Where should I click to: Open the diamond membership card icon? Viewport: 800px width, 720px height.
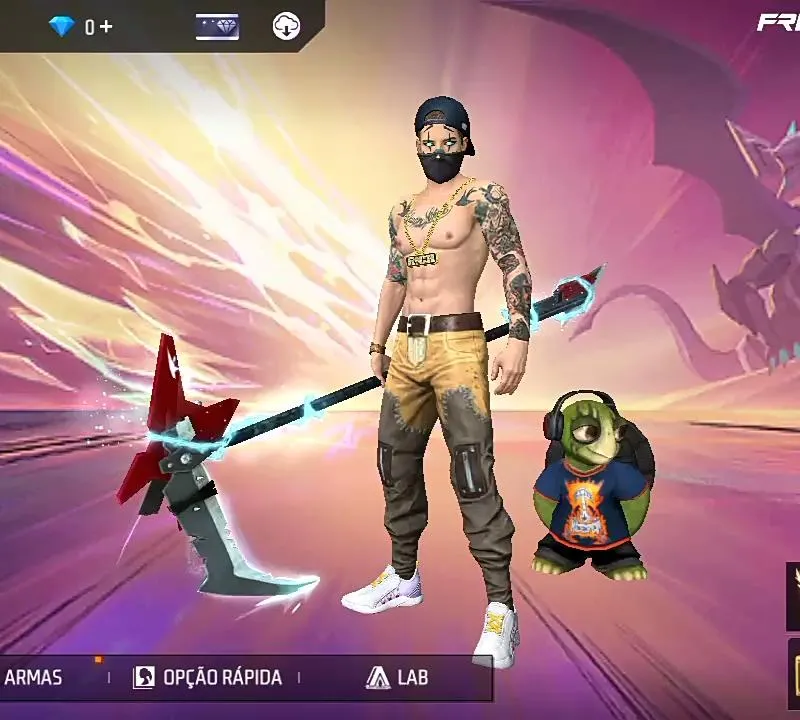point(217,27)
